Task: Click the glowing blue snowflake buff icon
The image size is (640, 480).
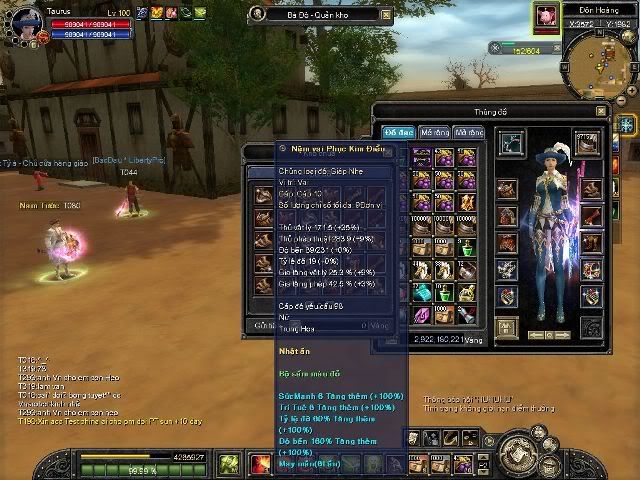Action: pos(626,124)
